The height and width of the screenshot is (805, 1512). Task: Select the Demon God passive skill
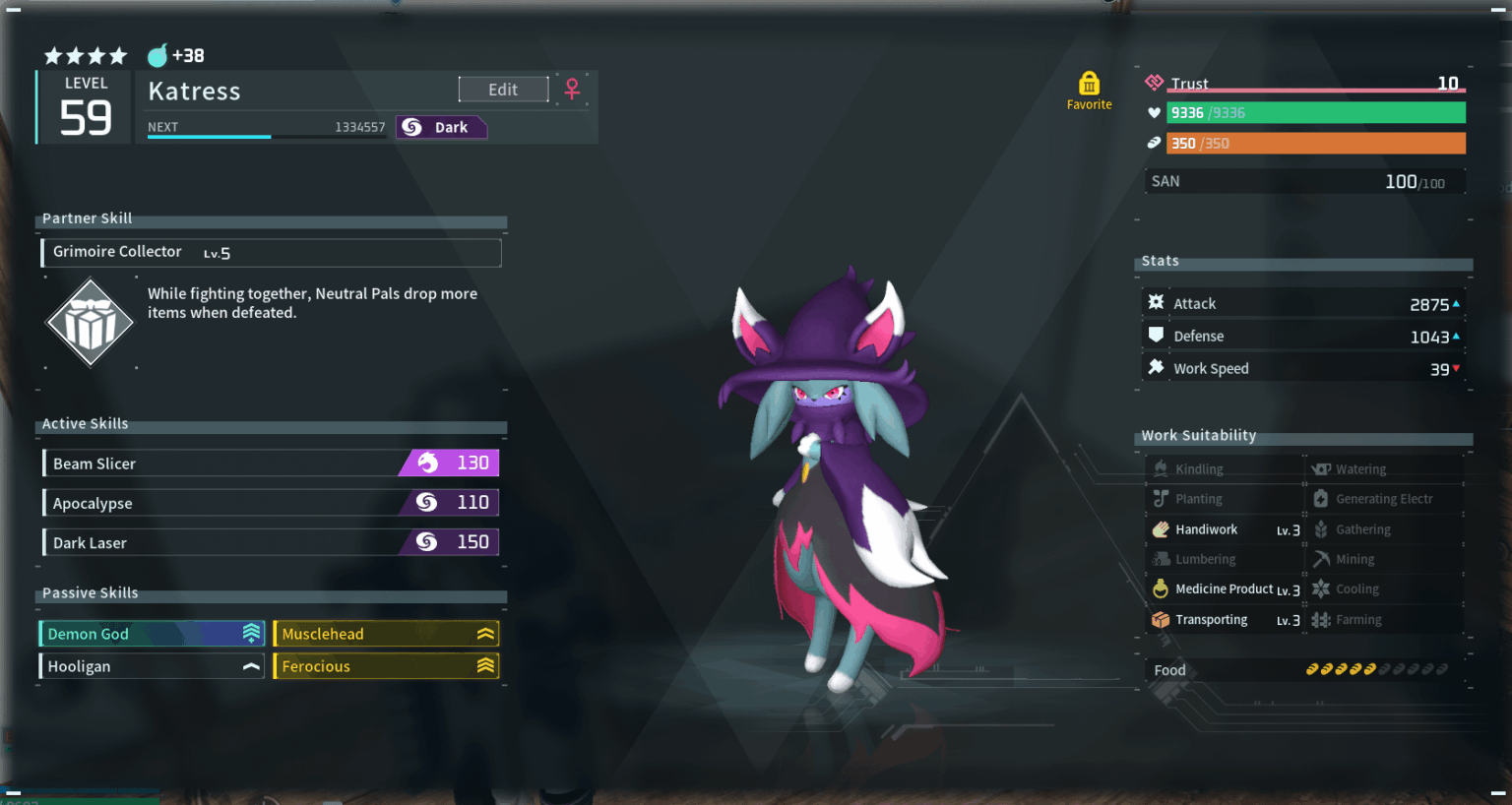pyautogui.click(x=152, y=634)
